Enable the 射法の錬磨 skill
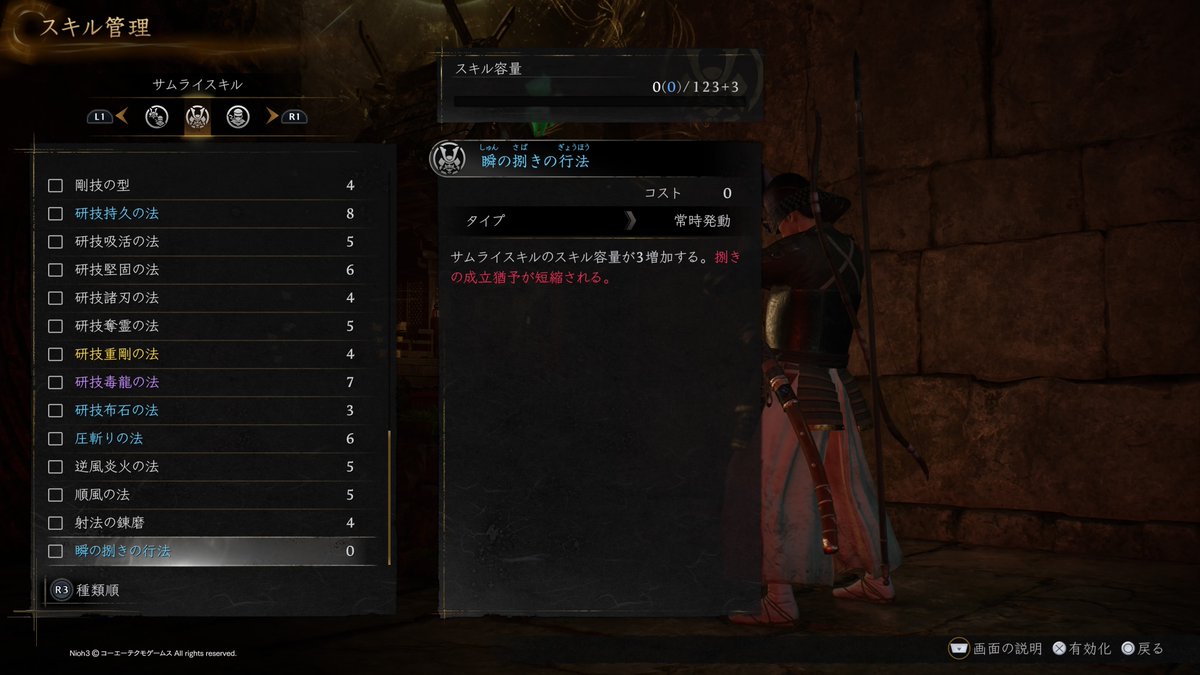This screenshot has height=675, width=1200. (x=56, y=522)
